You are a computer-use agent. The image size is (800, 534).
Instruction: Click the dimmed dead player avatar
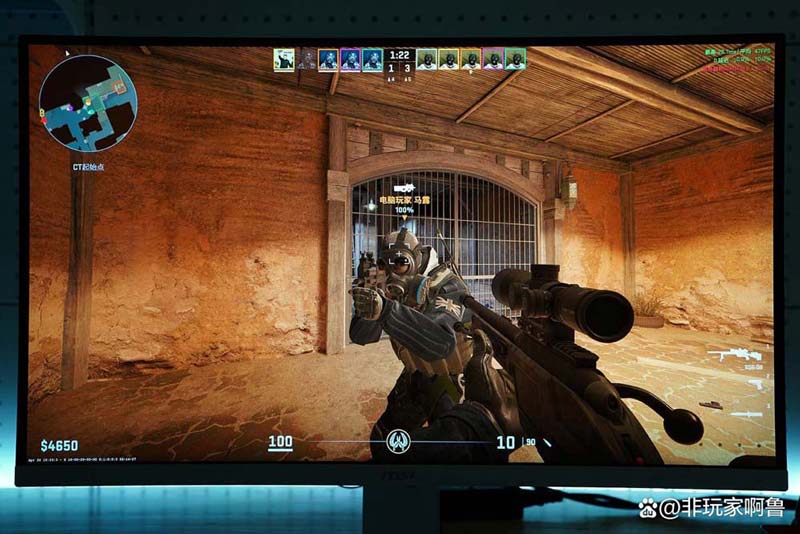(307, 59)
